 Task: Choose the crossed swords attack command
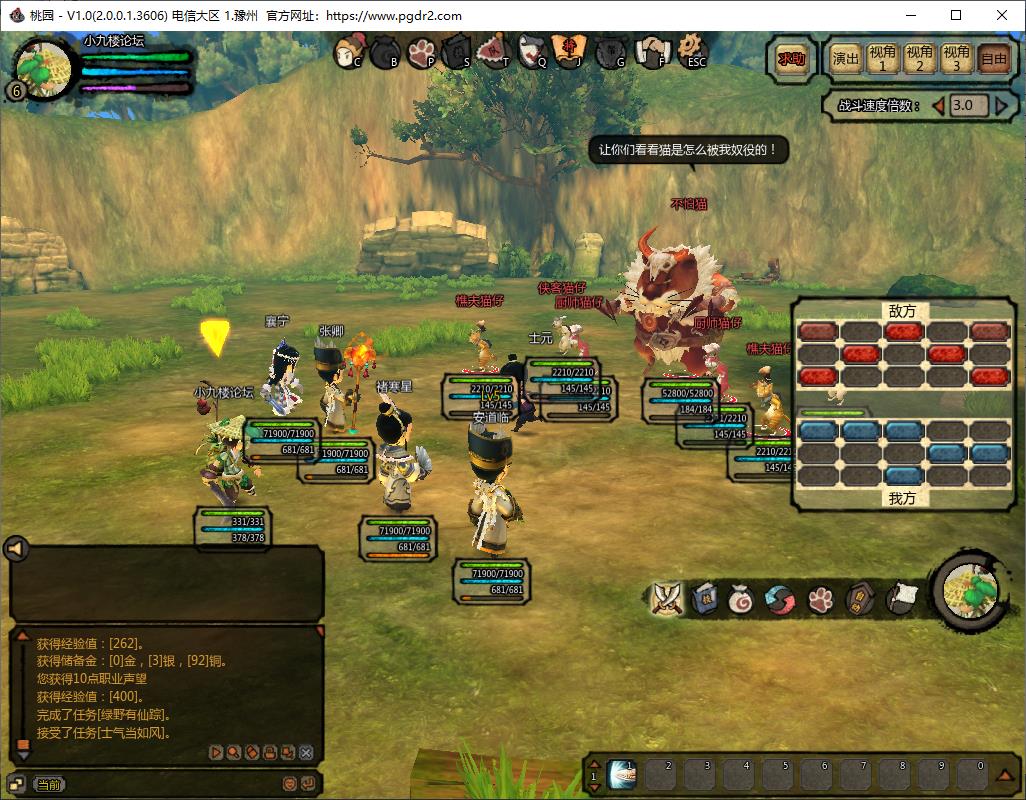pos(666,598)
